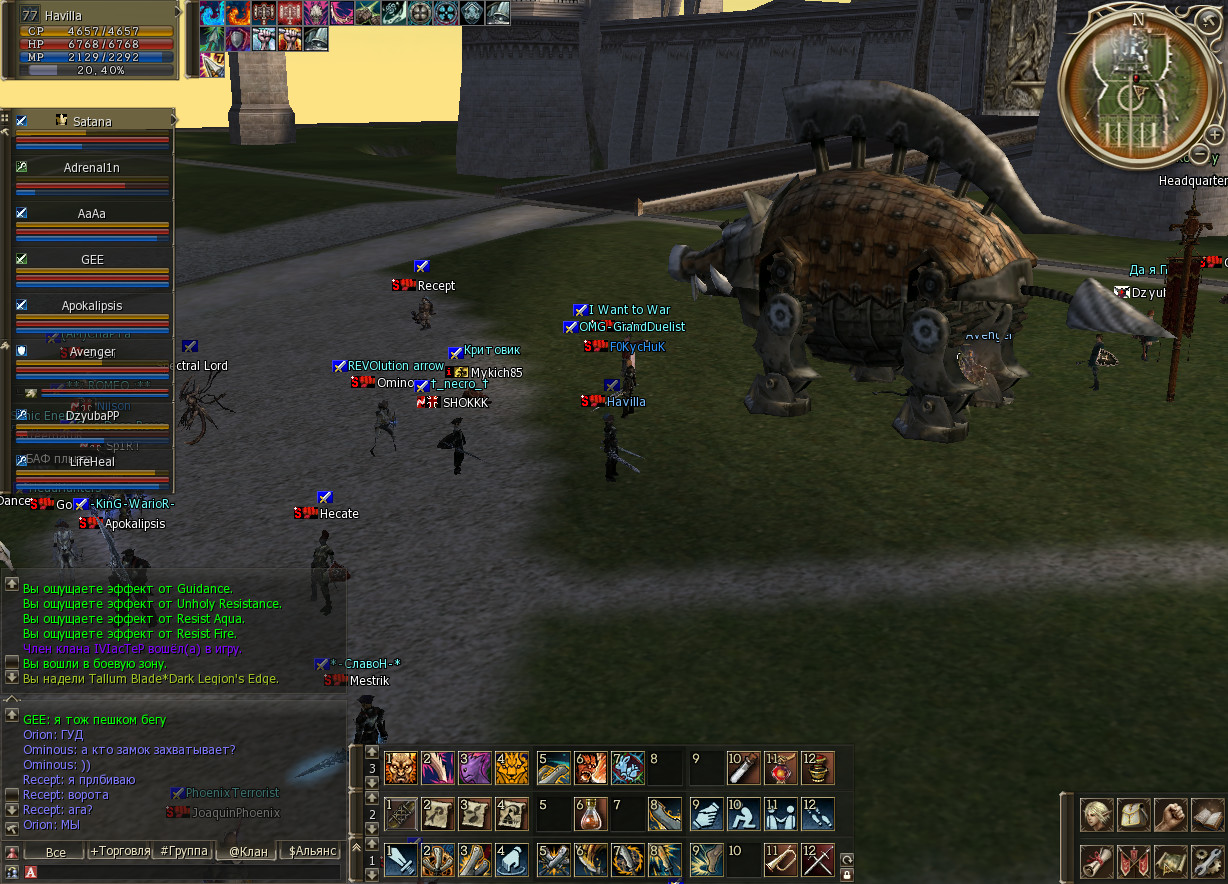This screenshot has height=884, width=1228.
Task: Switch to the +Торговля chat tab
Action: pos(120,852)
